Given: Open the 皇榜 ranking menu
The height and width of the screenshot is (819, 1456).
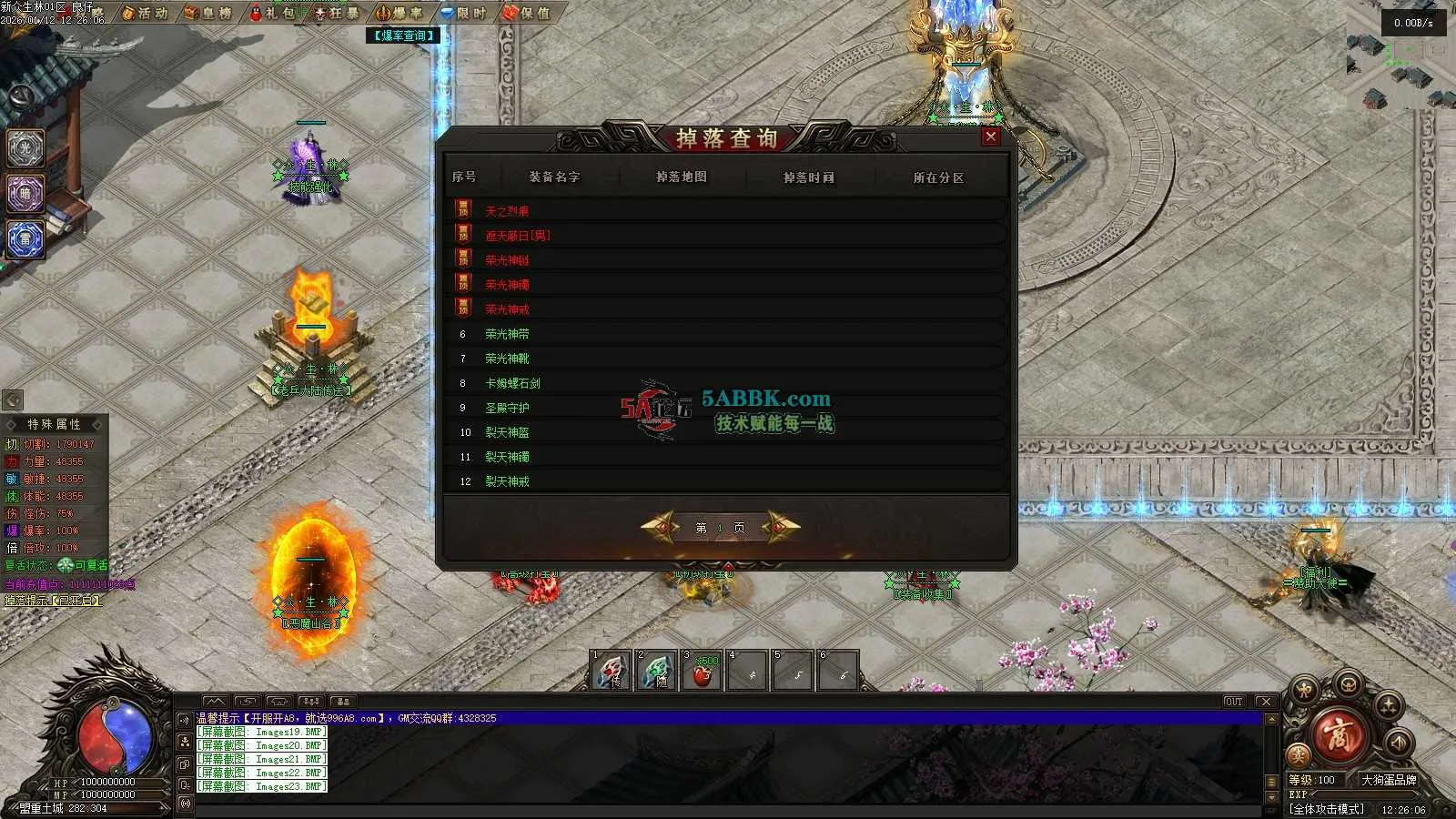Looking at the screenshot, I should click(208, 13).
